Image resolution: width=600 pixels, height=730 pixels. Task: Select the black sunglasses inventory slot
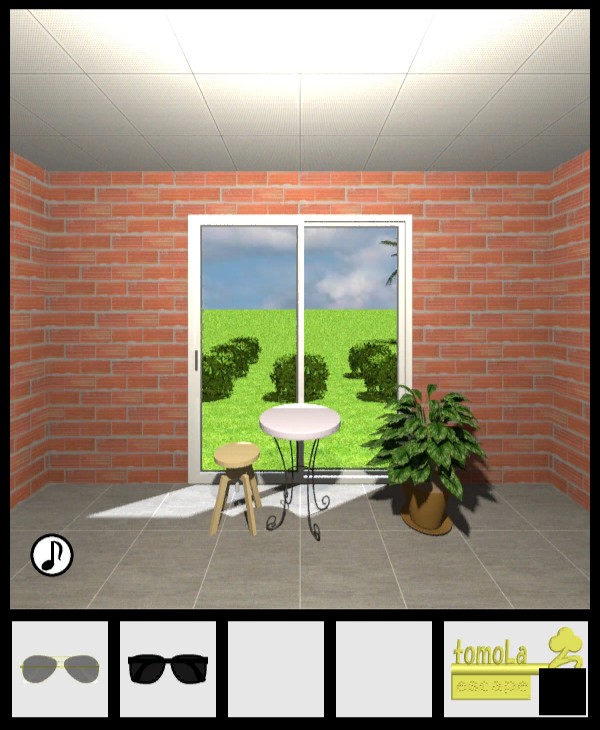tap(168, 668)
